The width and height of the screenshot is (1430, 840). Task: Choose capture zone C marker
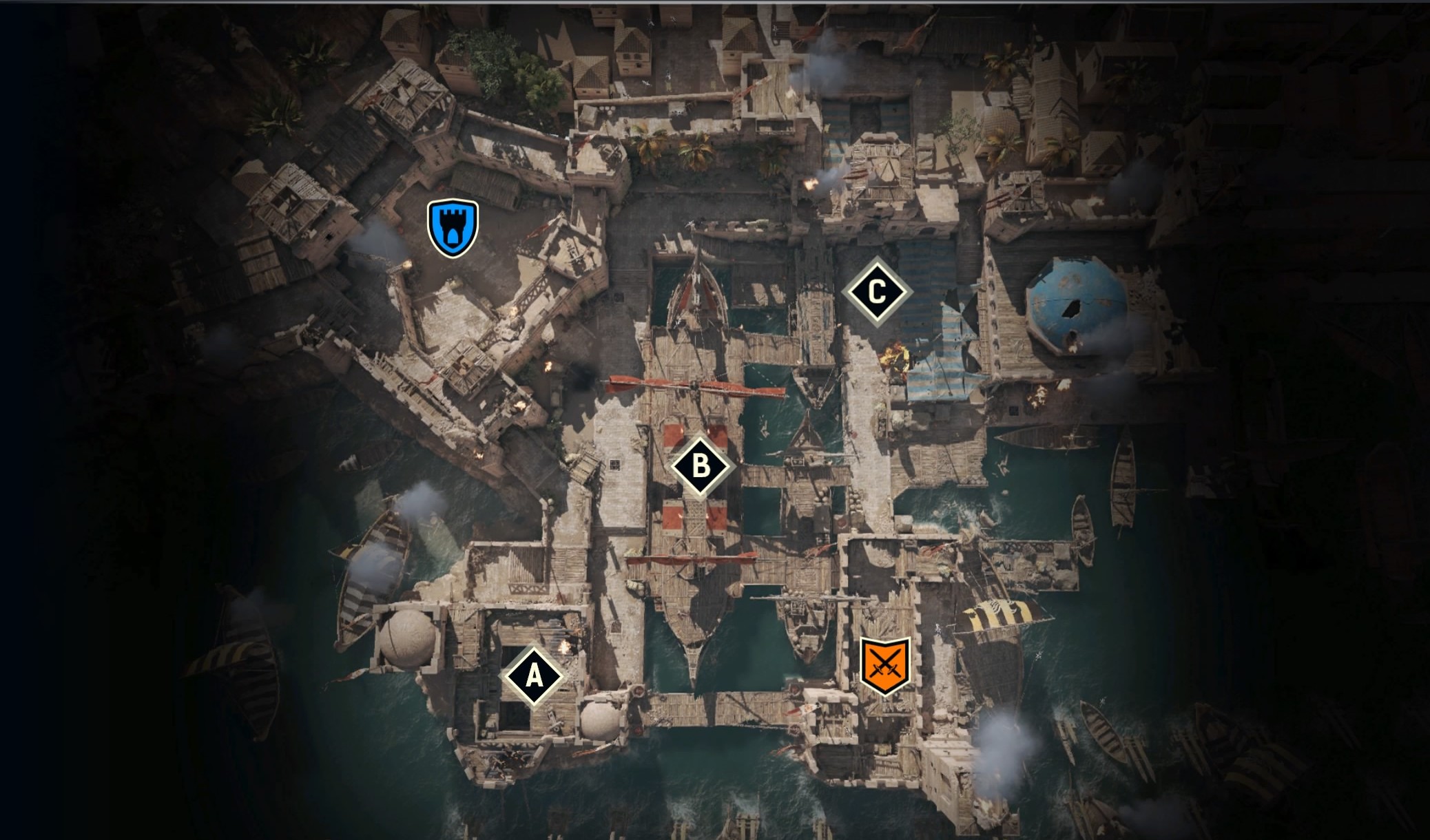click(876, 291)
